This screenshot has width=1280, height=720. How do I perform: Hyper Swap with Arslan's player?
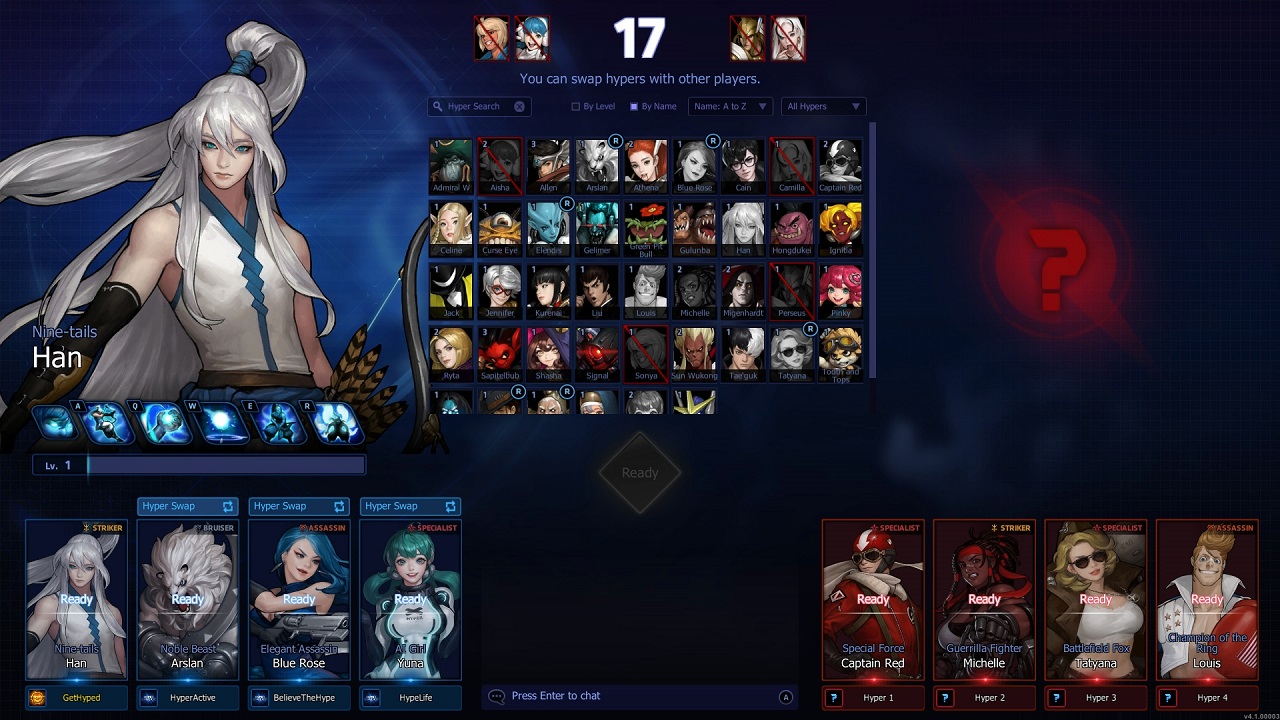[x=188, y=506]
